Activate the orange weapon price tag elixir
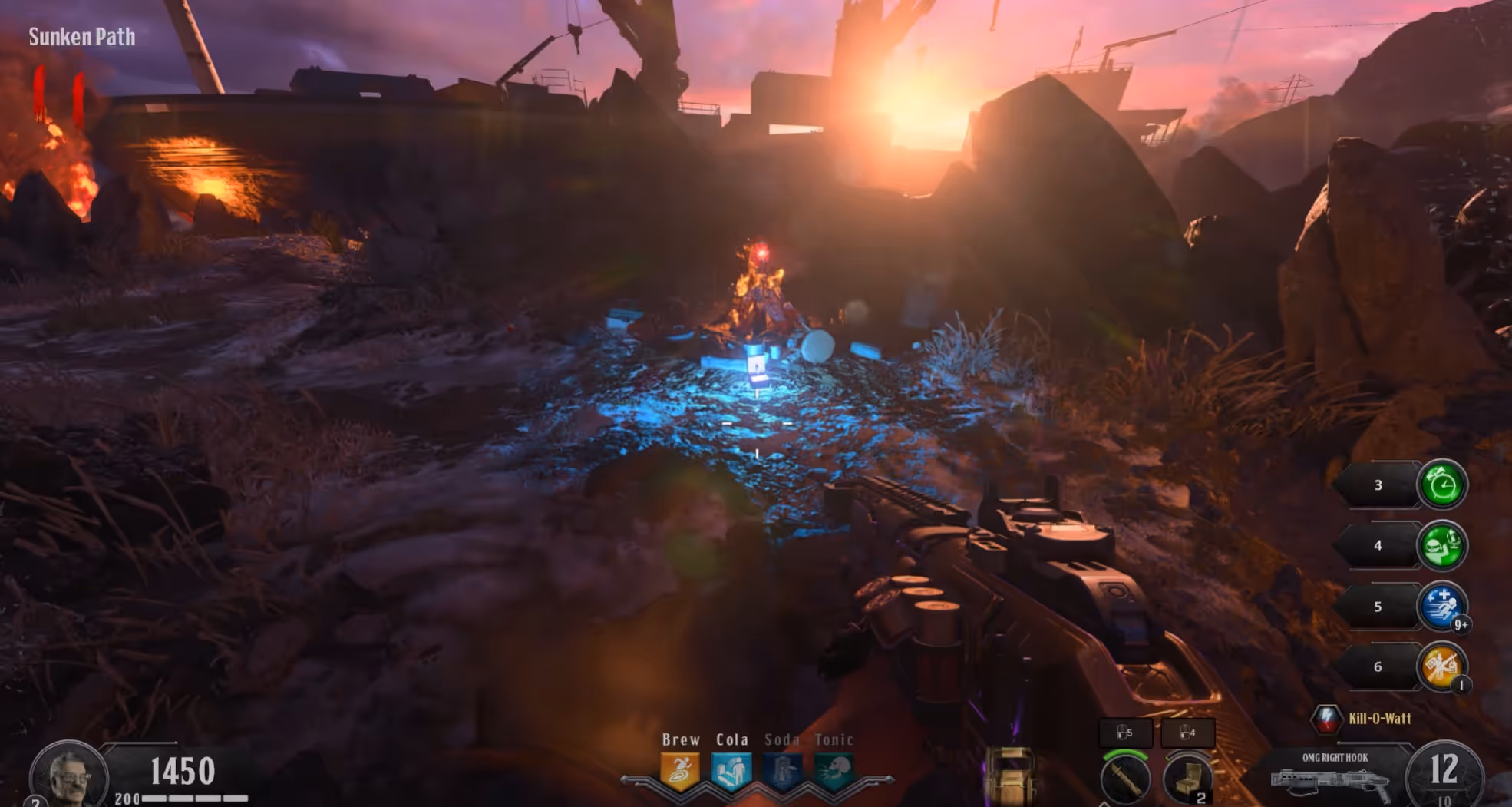The image size is (1512, 807). coord(1441,666)
